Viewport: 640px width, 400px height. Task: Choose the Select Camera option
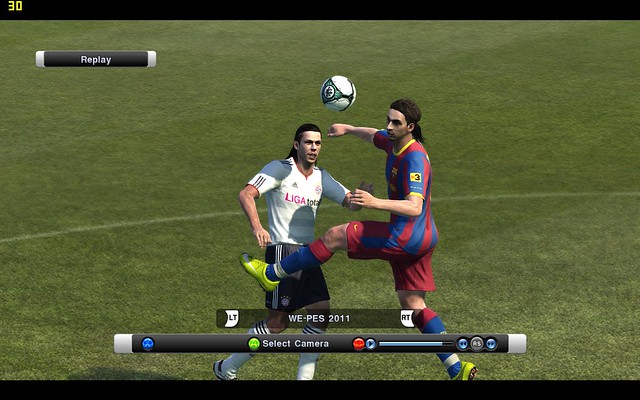point(295,343)
